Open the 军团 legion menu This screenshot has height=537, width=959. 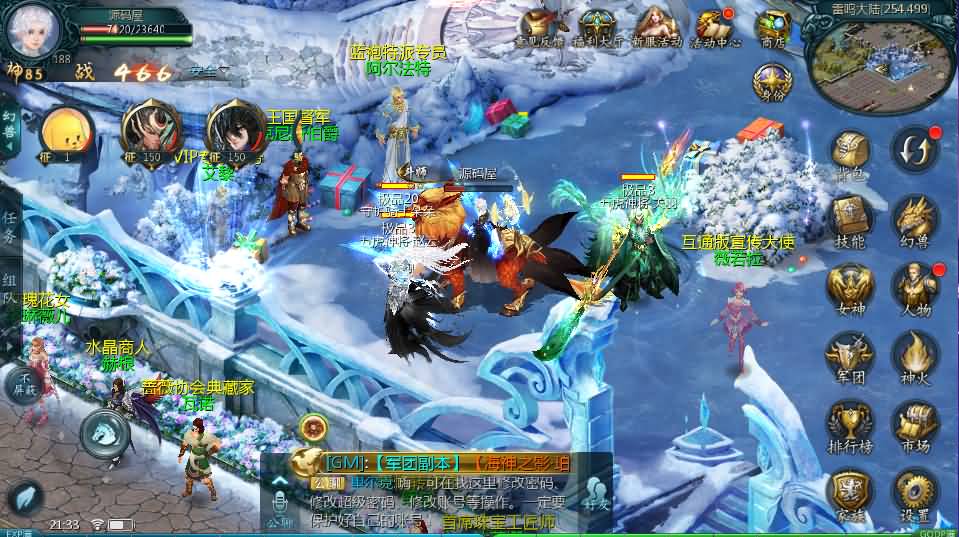point(852,355)
